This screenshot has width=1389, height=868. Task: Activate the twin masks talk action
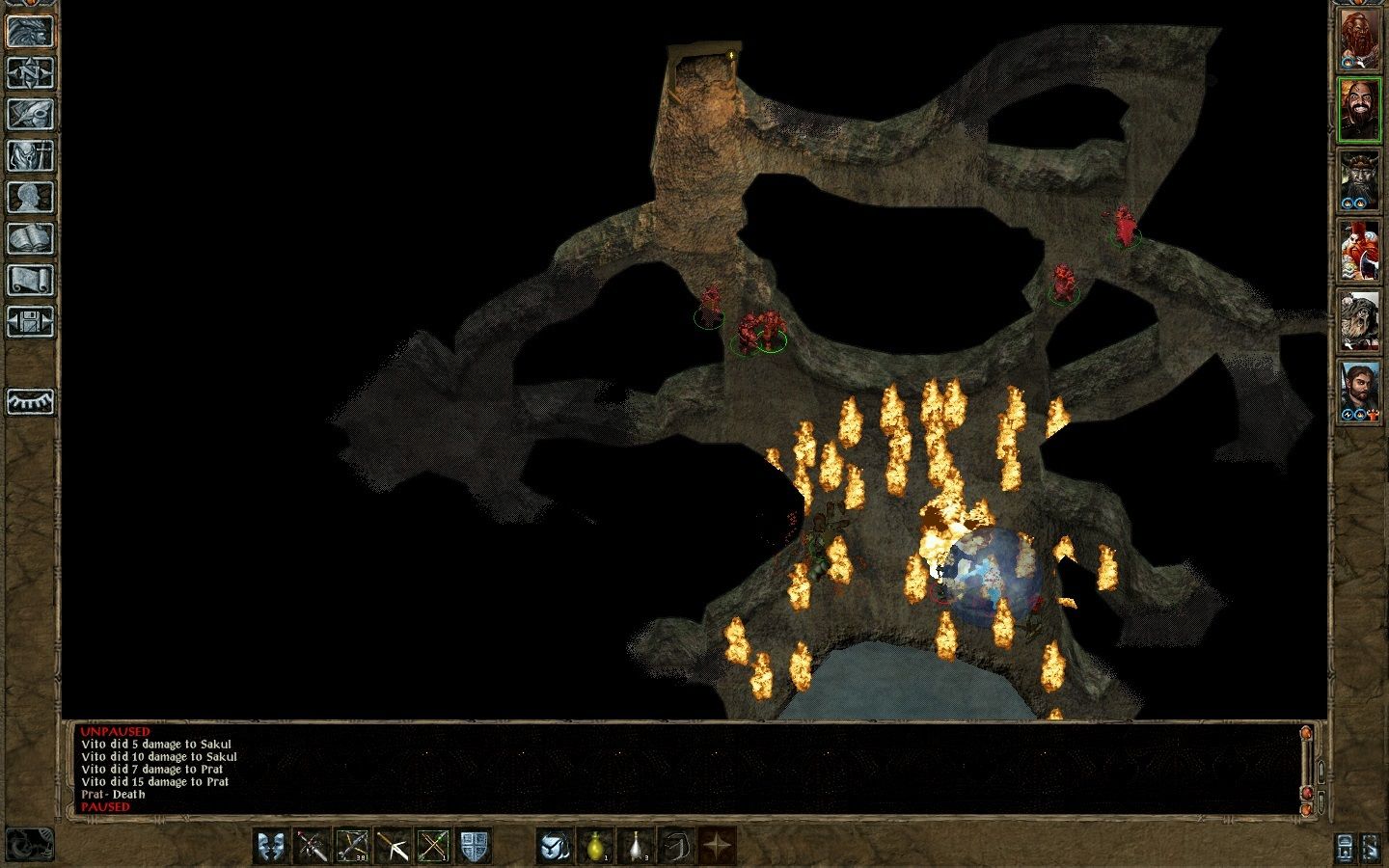coord(271,846)
